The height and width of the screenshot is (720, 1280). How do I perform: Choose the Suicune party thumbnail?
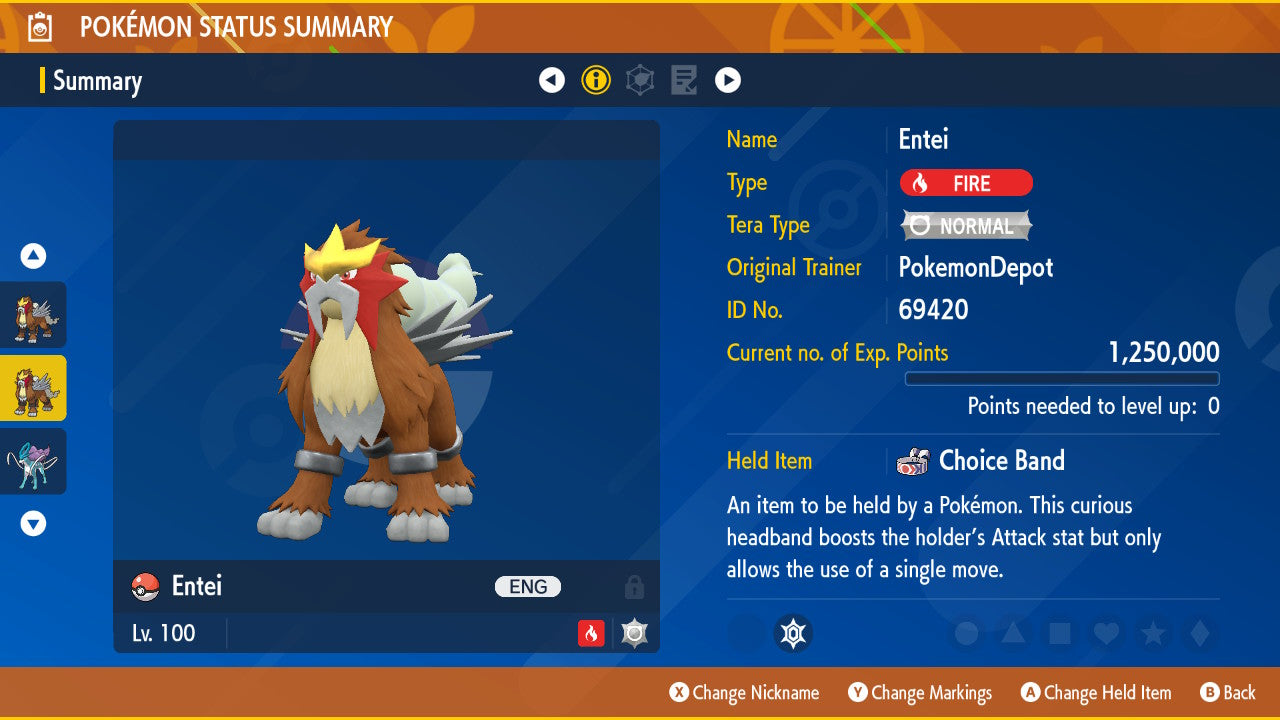coord(33,461)
